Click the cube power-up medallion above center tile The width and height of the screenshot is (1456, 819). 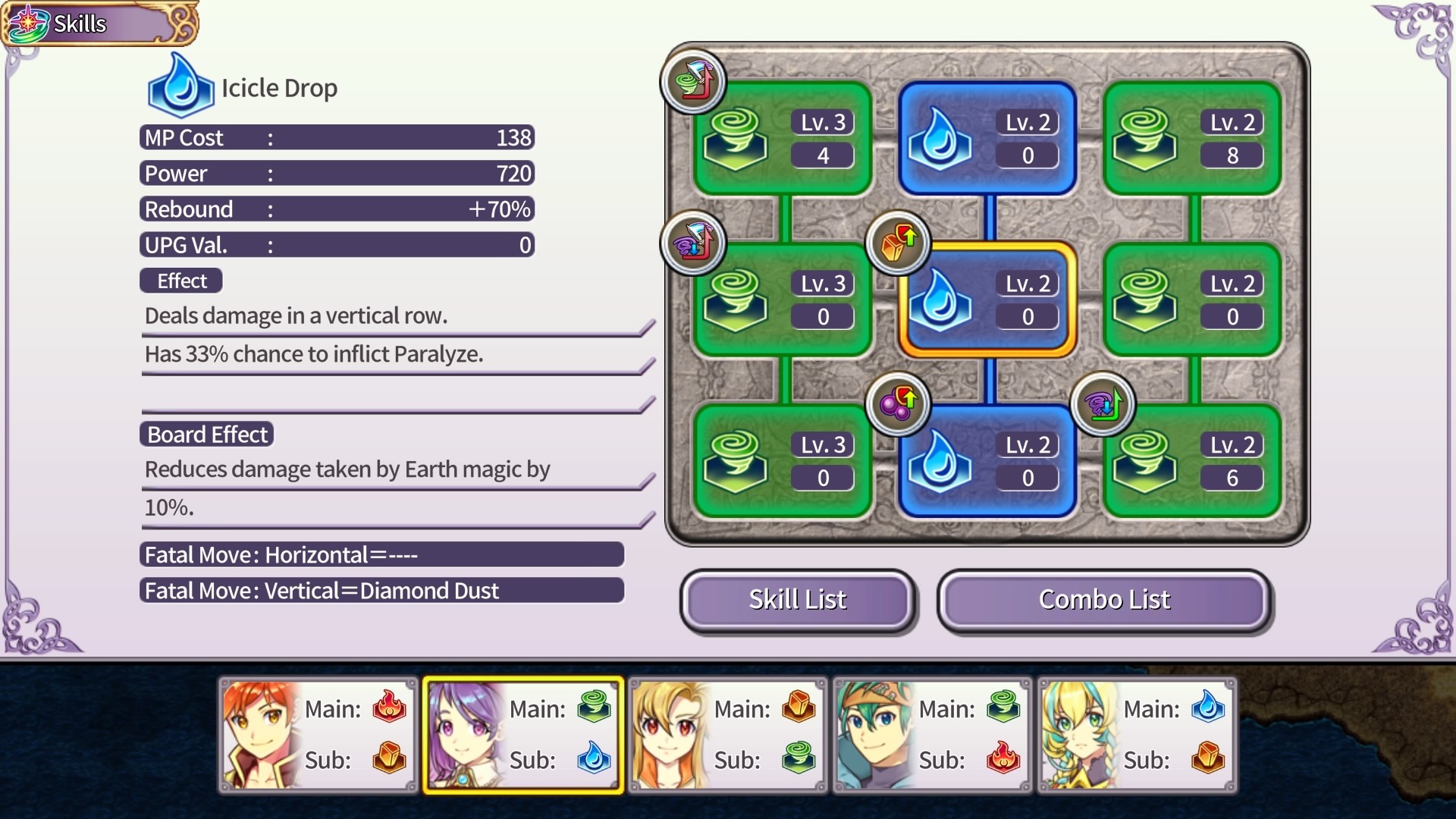point(899,243)
